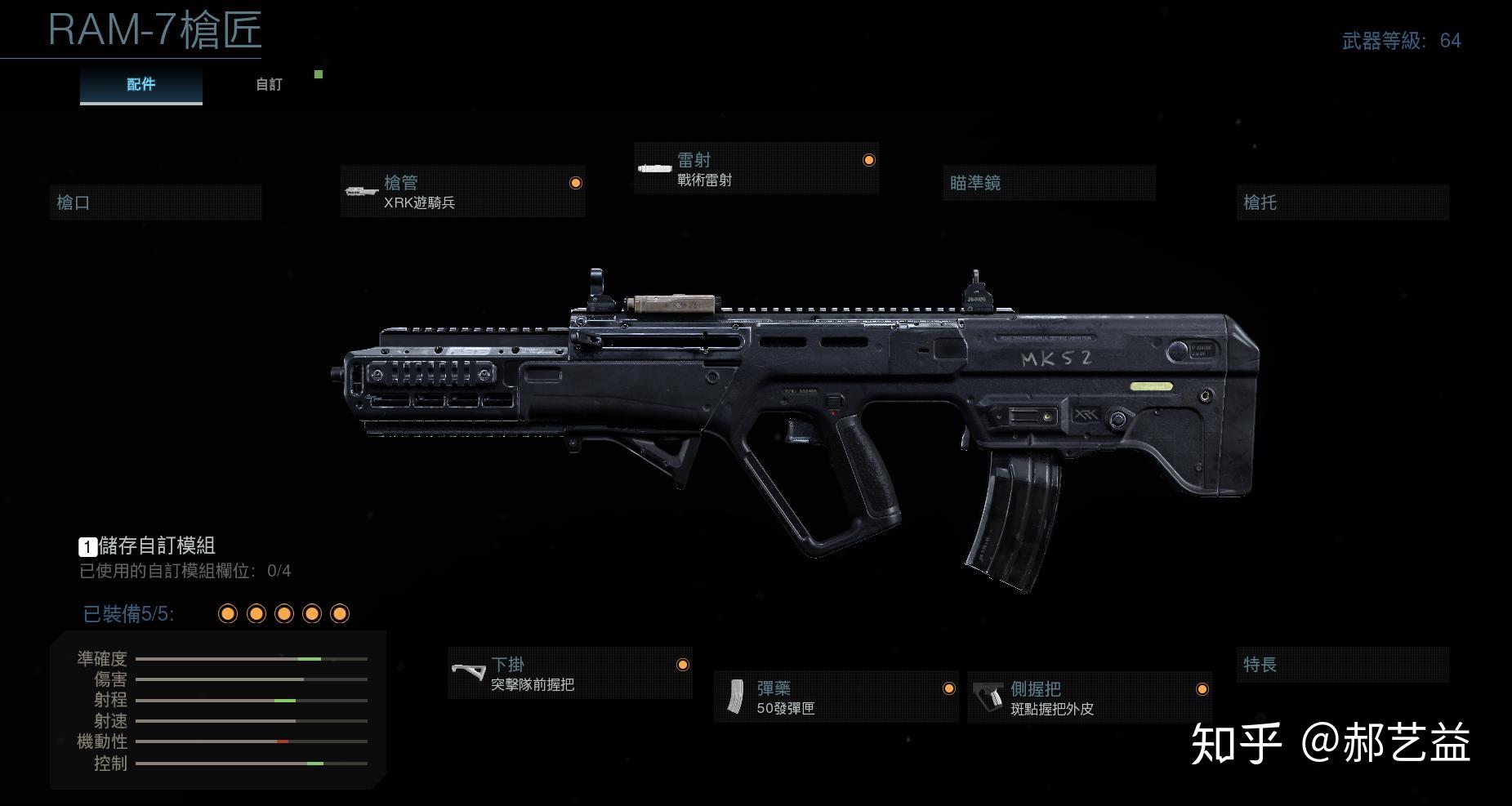Click the 50-round magazine icon
Image resolution: width=1512 pixels, height=806 pixels.
(x=736, y=696)
